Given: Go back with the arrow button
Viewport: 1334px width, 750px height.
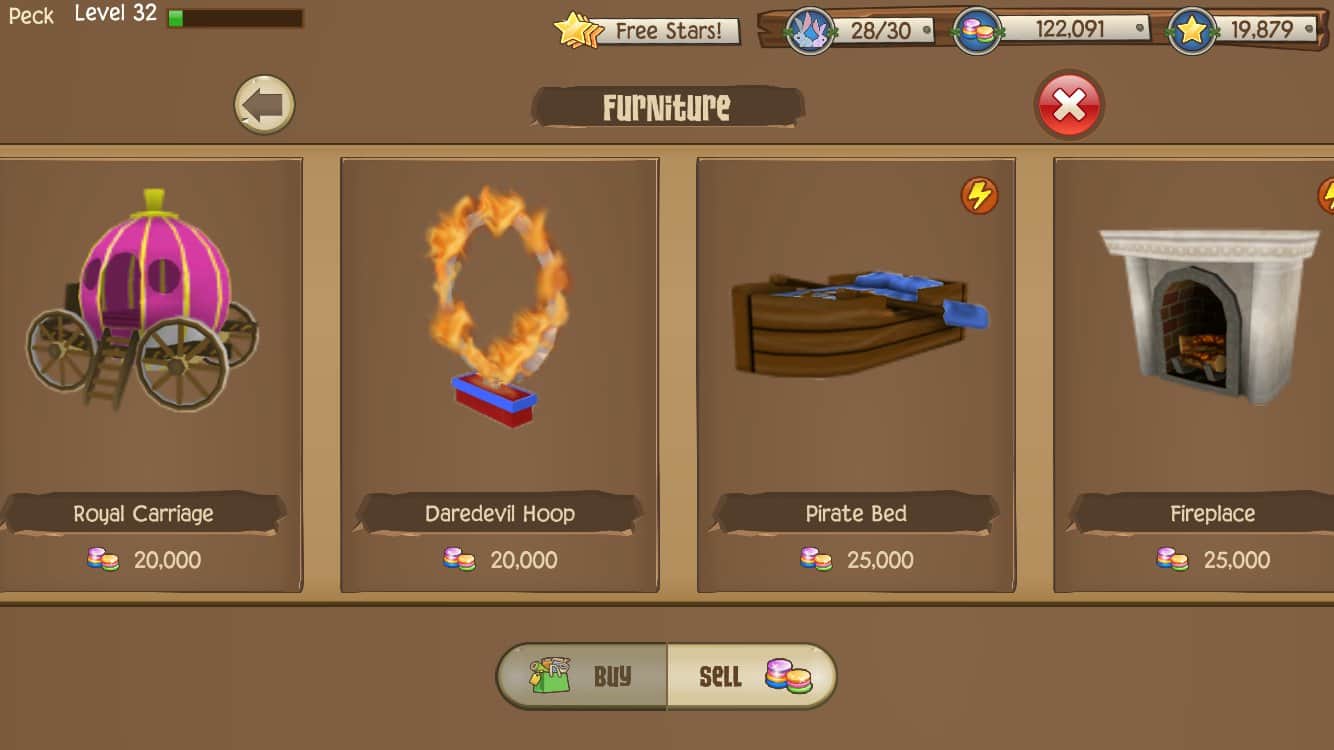Looking at the screenshot, I should [x=264, y=105].
